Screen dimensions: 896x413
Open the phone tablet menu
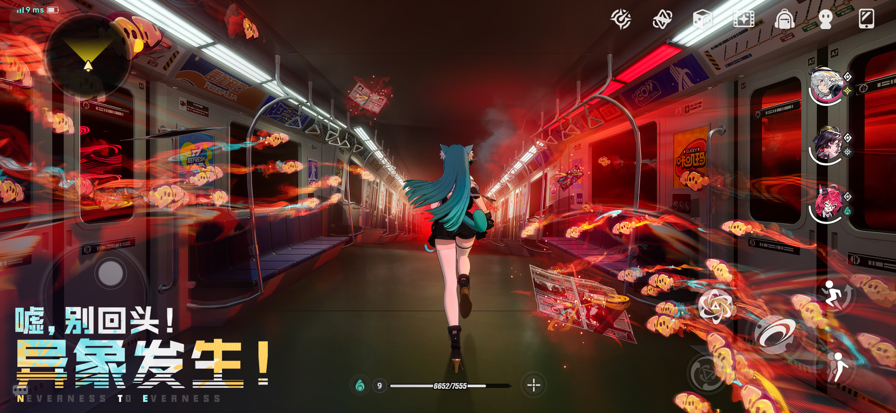click(x=866, y=19)
